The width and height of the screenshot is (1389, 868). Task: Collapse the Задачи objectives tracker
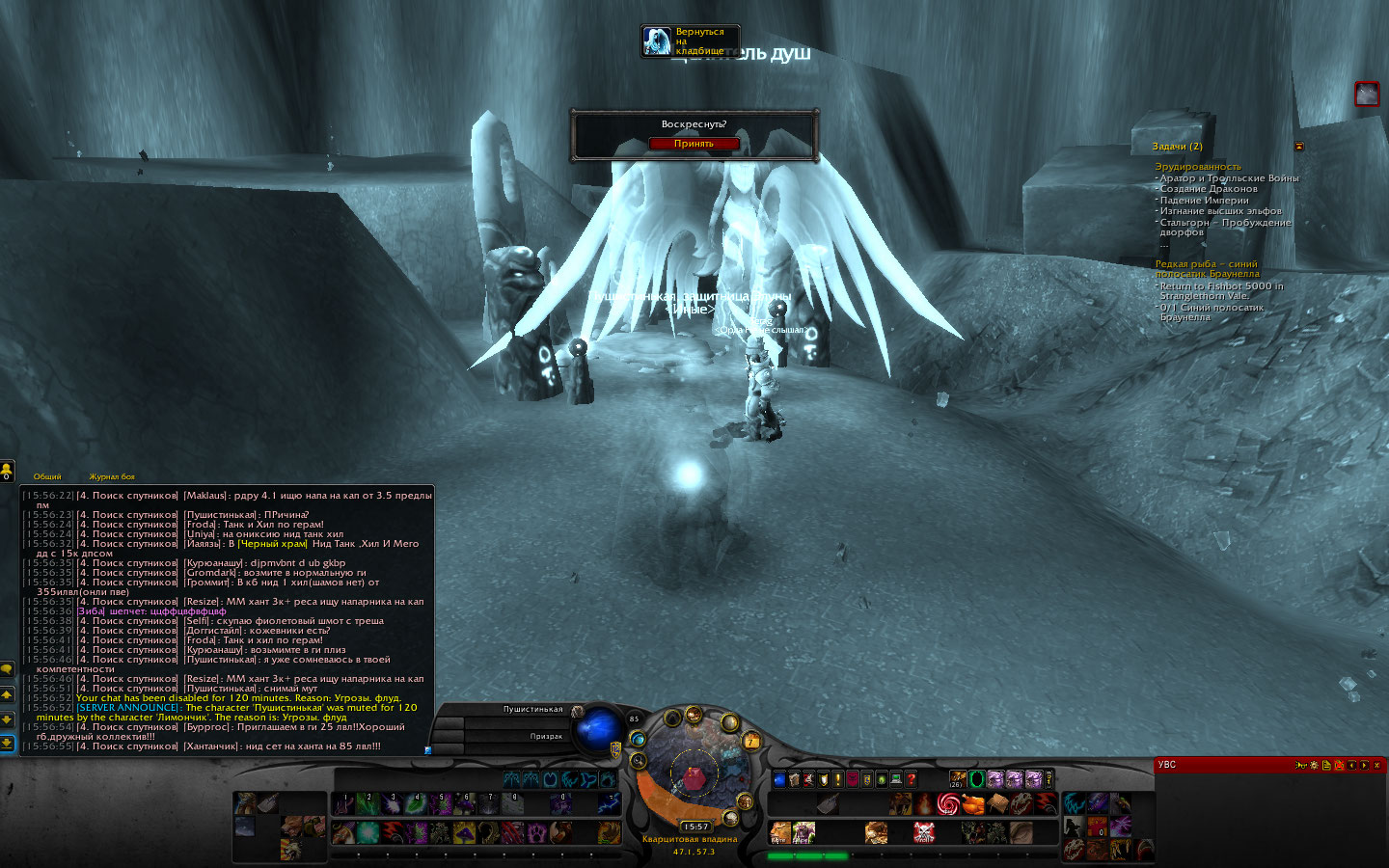point(1299,147)
